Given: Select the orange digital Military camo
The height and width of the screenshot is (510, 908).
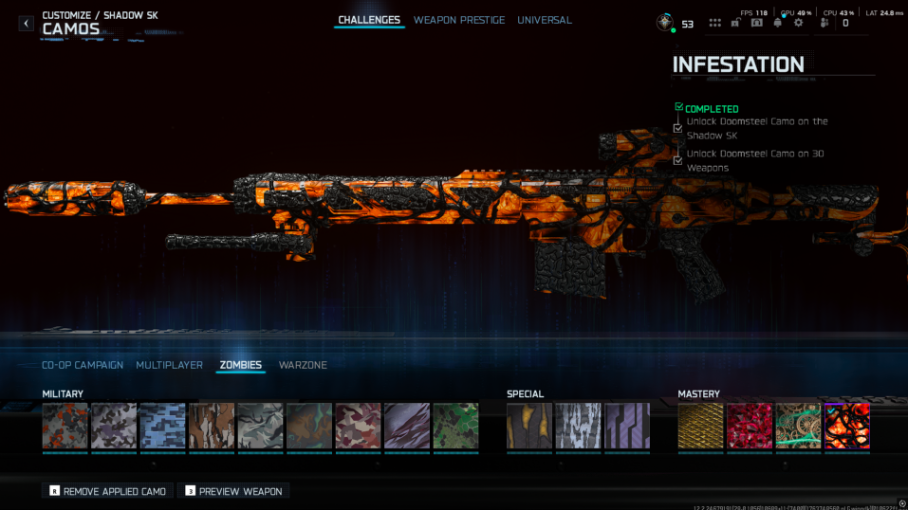Looking at the screenshot, I should pos(65,426).
